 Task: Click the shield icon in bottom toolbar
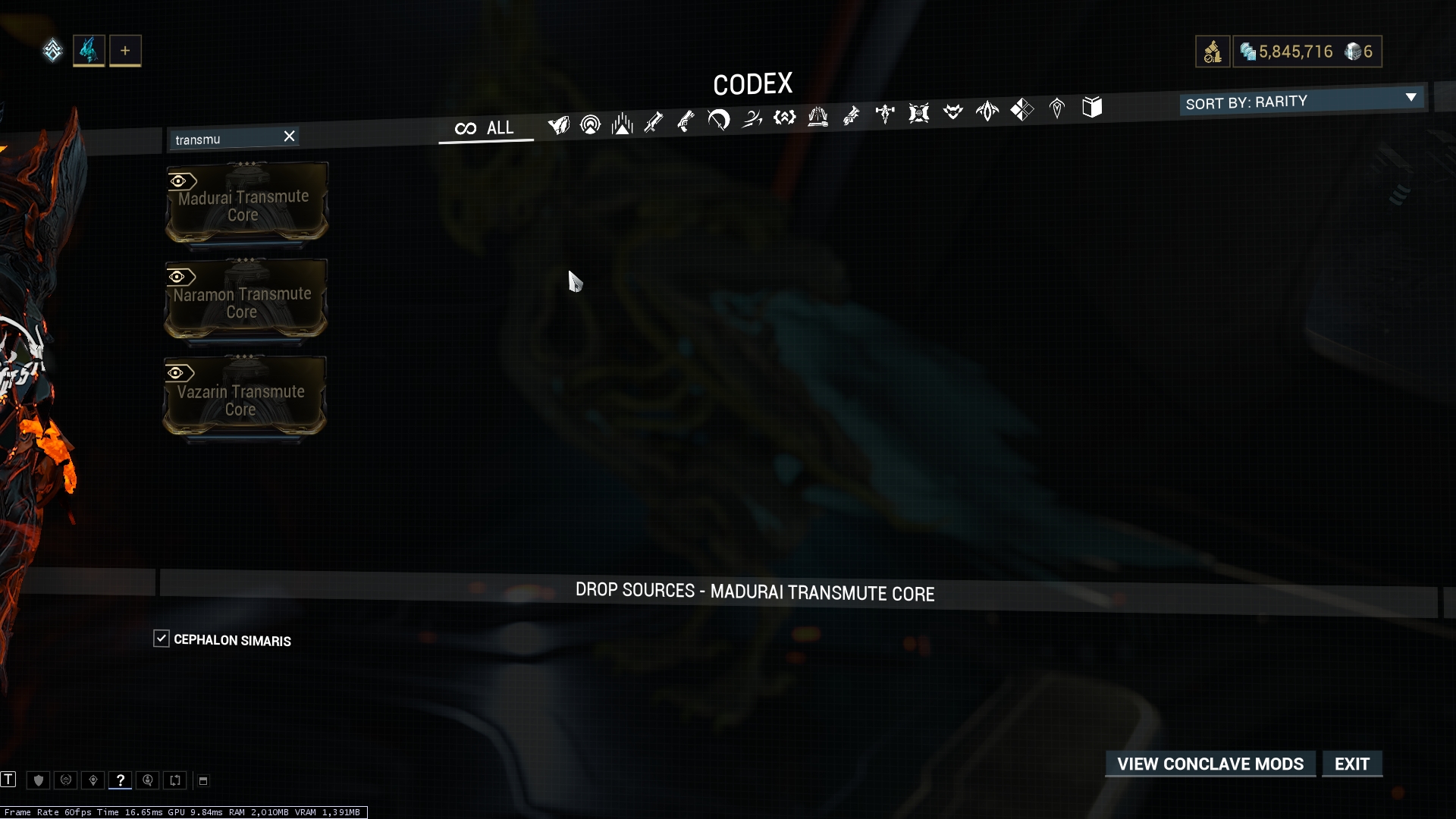pyautogui.click(x=38, y=780)
